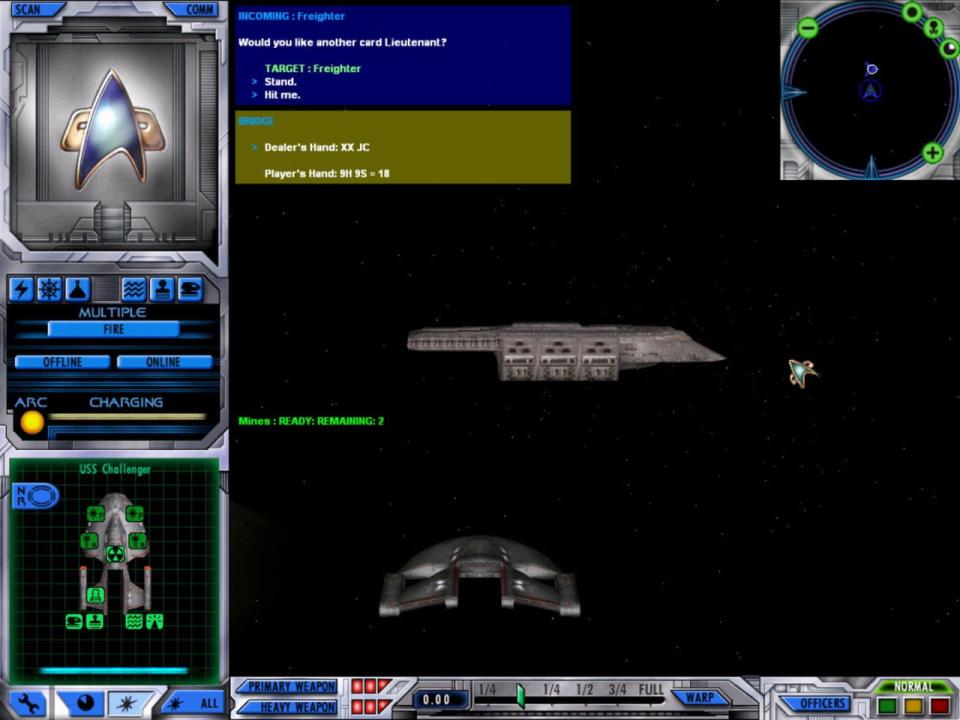Choose the "Stand." dialogue reply
The width and height of the screenshot is (960, 720).
(280, 82)
